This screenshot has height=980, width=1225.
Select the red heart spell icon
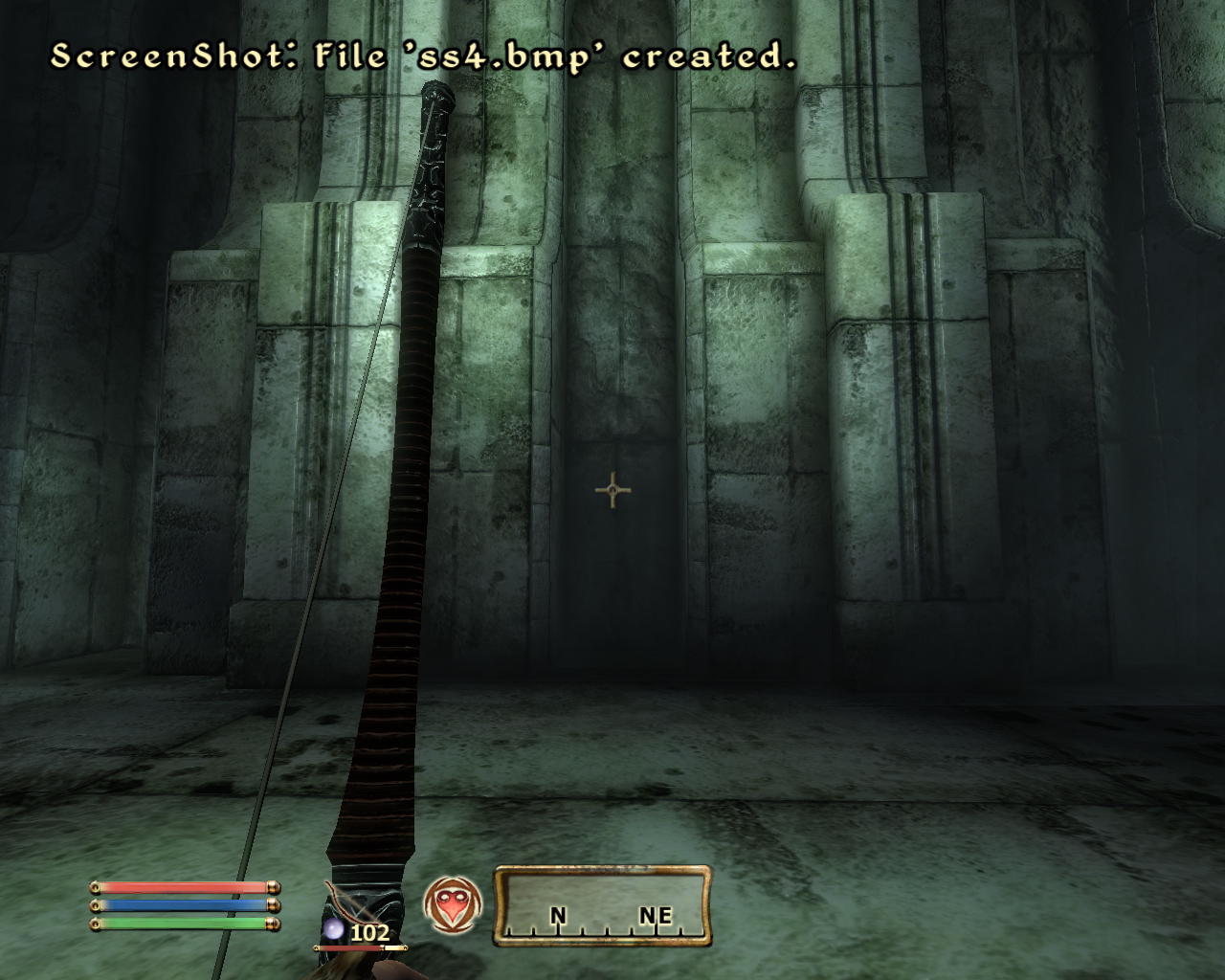[446, 904]
